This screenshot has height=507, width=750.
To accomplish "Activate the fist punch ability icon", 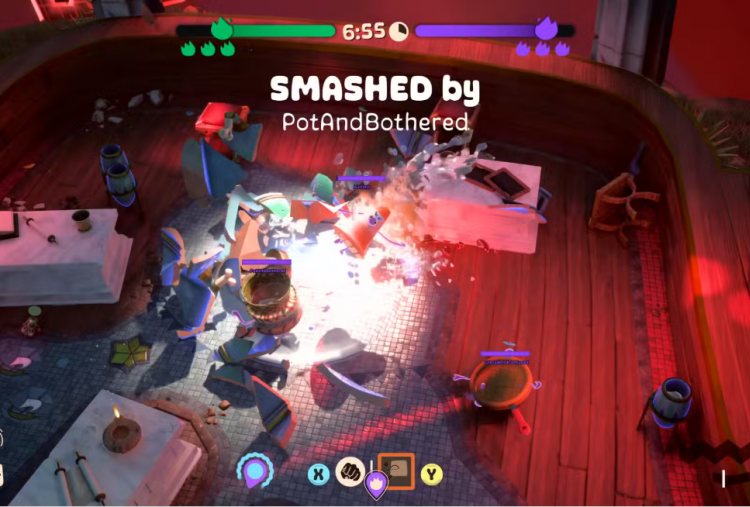I will point(349,472).
